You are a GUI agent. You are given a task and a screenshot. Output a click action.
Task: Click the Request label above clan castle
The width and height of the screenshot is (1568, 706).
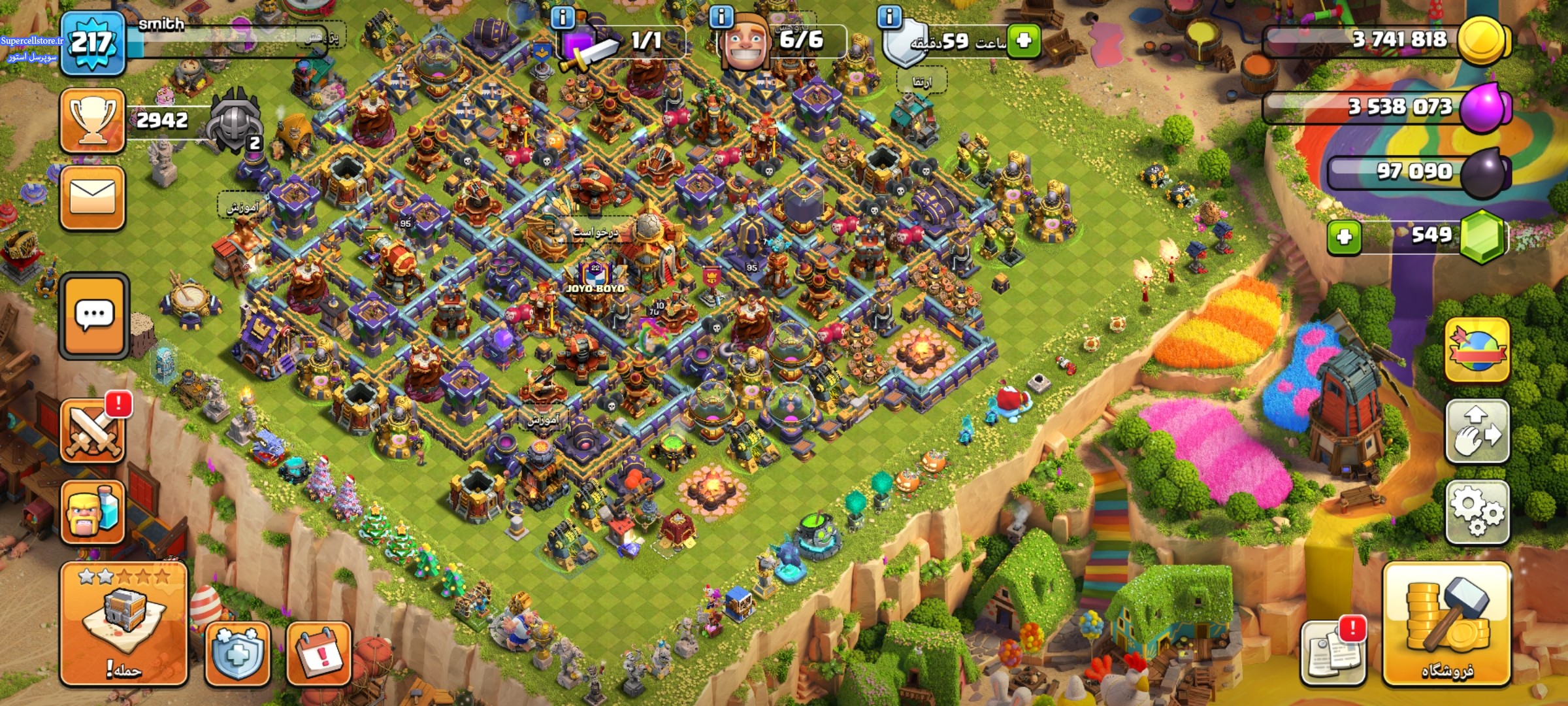(x=595, y=232)
